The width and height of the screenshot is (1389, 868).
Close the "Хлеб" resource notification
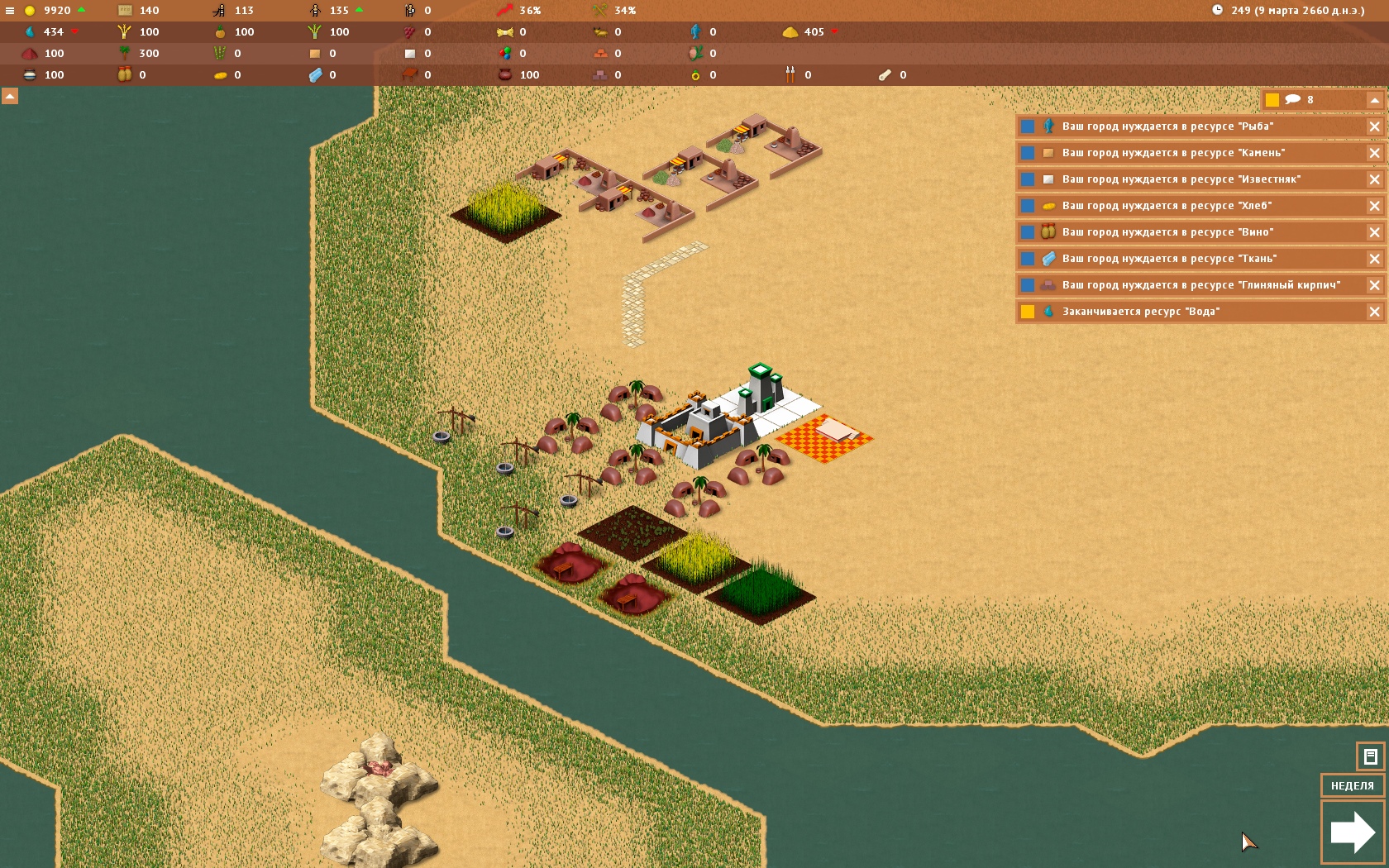point(1374,206)
